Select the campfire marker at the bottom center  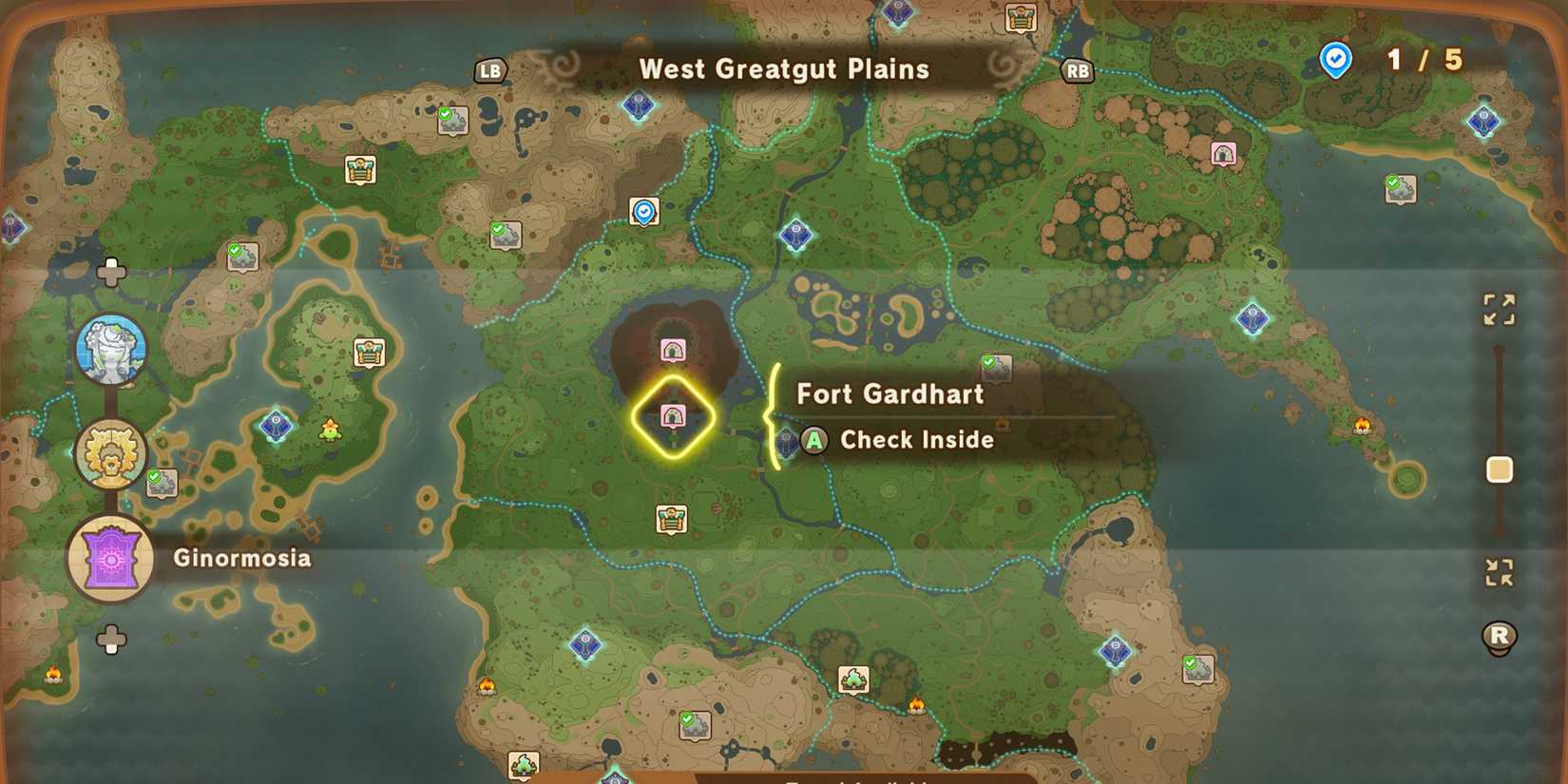pyautogui.click(x=918, y=706)
